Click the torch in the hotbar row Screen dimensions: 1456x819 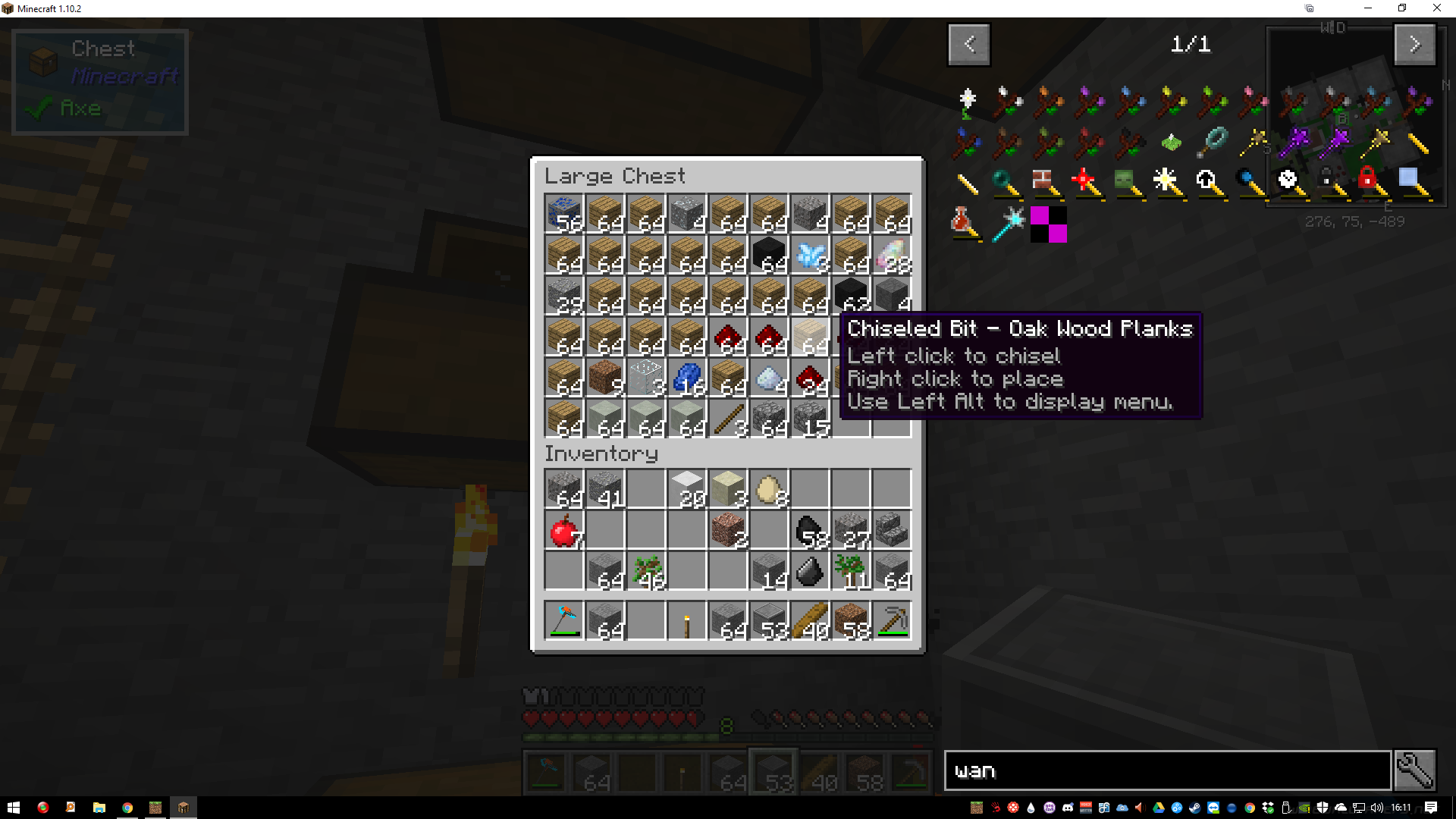(x=687, y=622)
